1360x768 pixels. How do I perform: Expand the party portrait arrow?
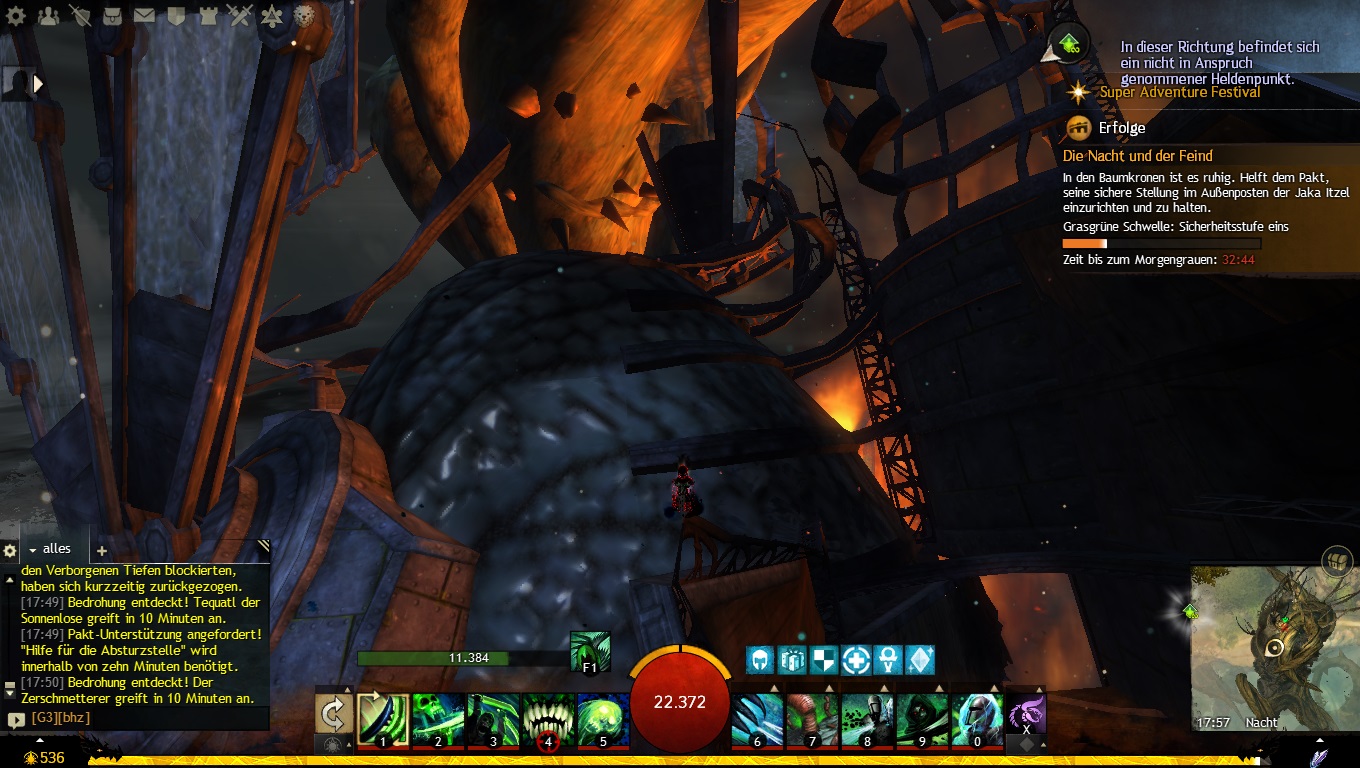click(x=40, y=85)
